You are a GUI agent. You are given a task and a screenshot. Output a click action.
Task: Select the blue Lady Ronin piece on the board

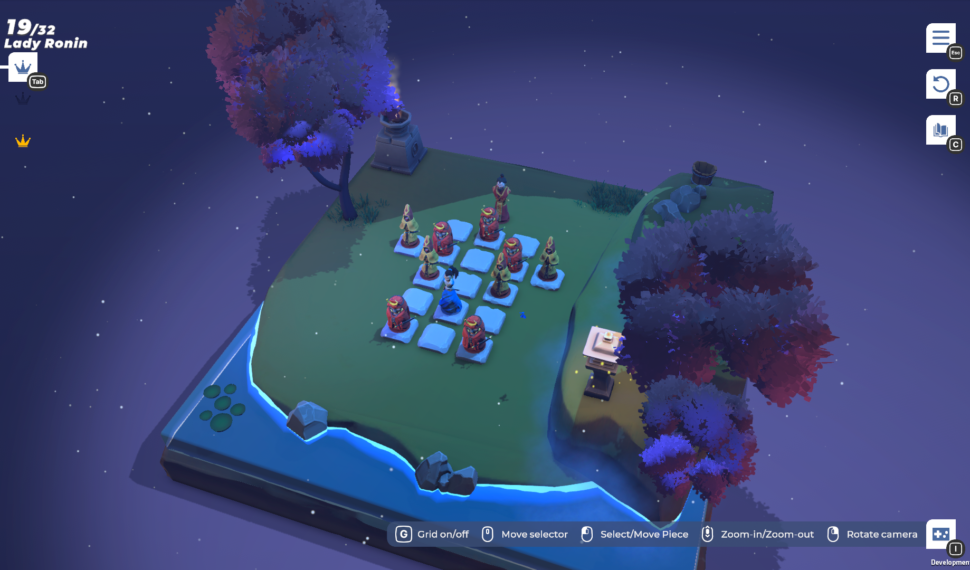click(451, 294)
